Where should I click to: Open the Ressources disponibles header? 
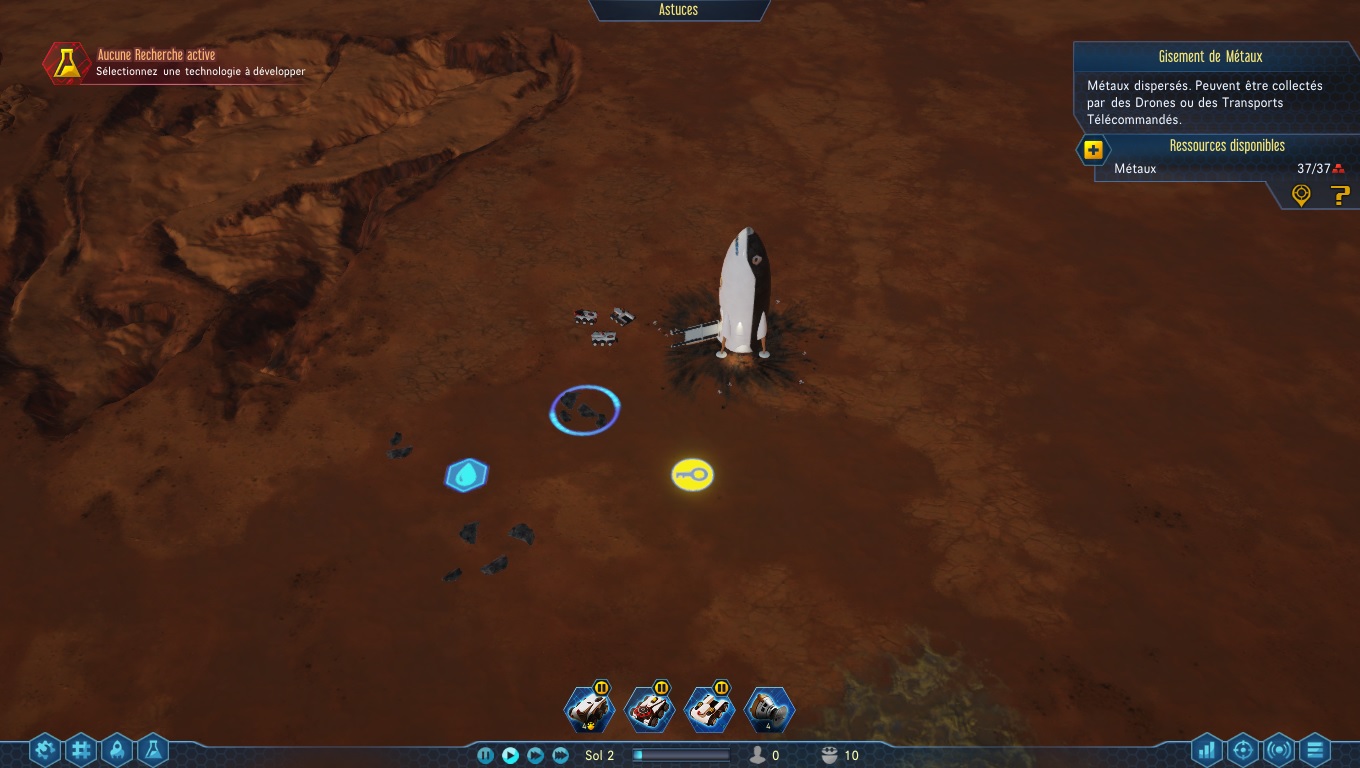point(1227,145)
